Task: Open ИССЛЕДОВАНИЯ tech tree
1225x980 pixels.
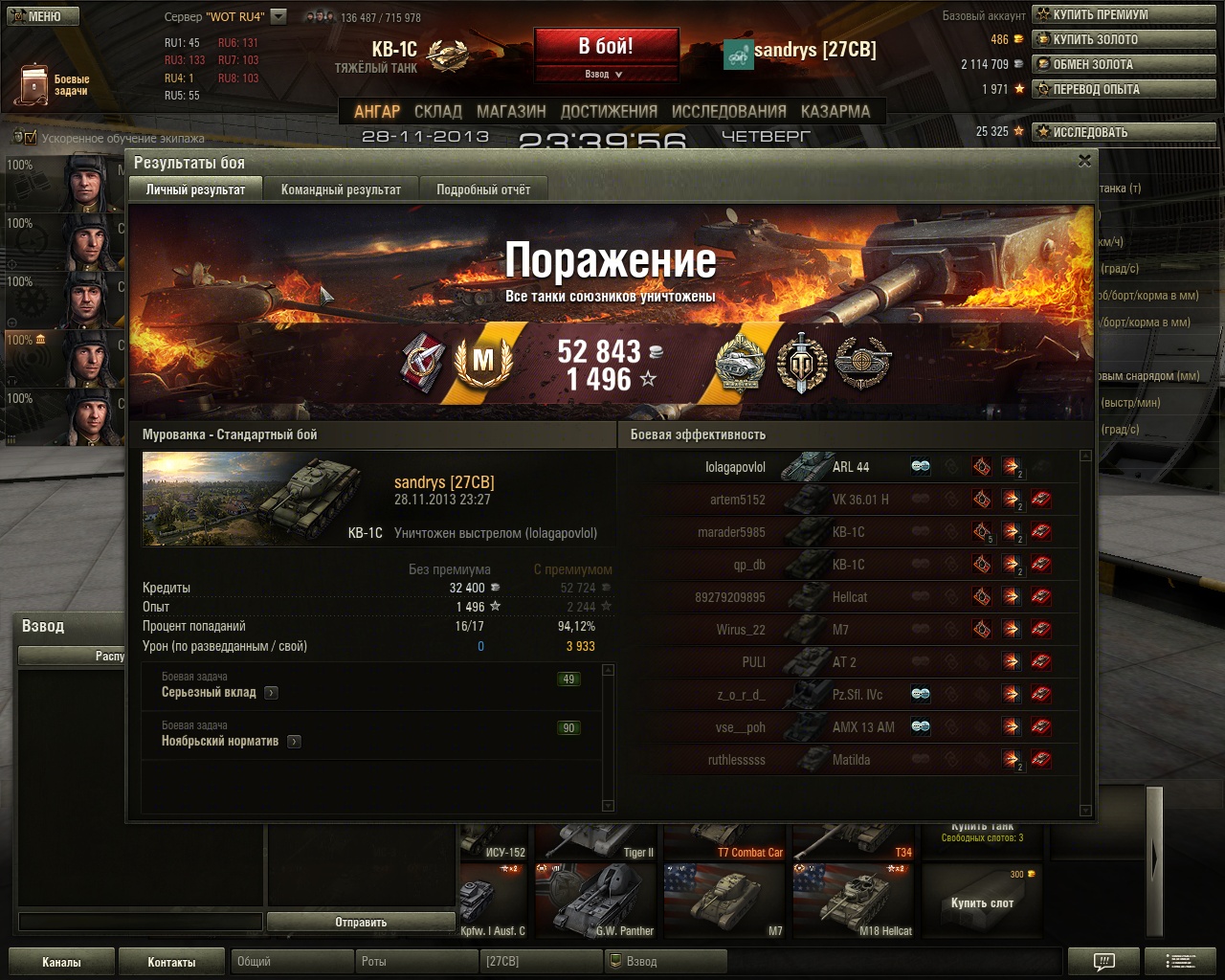Action: (728, 111)
